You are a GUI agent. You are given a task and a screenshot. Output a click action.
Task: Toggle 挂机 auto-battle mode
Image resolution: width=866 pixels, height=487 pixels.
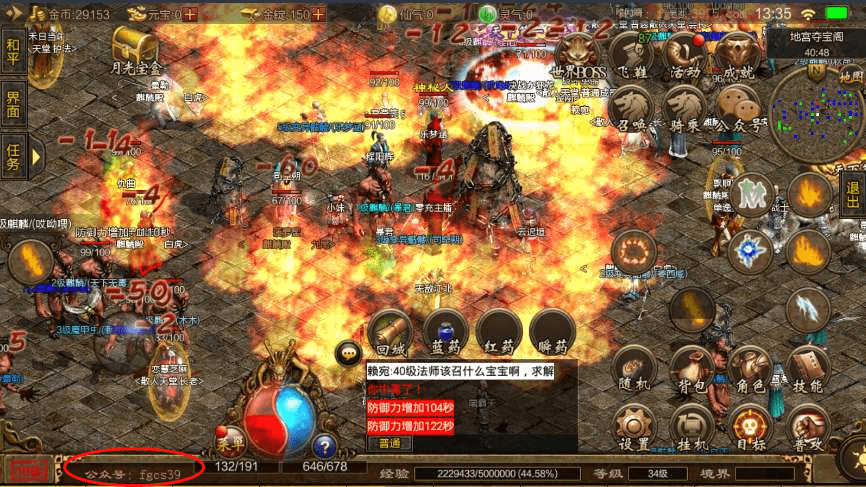[x=691, y=427]
